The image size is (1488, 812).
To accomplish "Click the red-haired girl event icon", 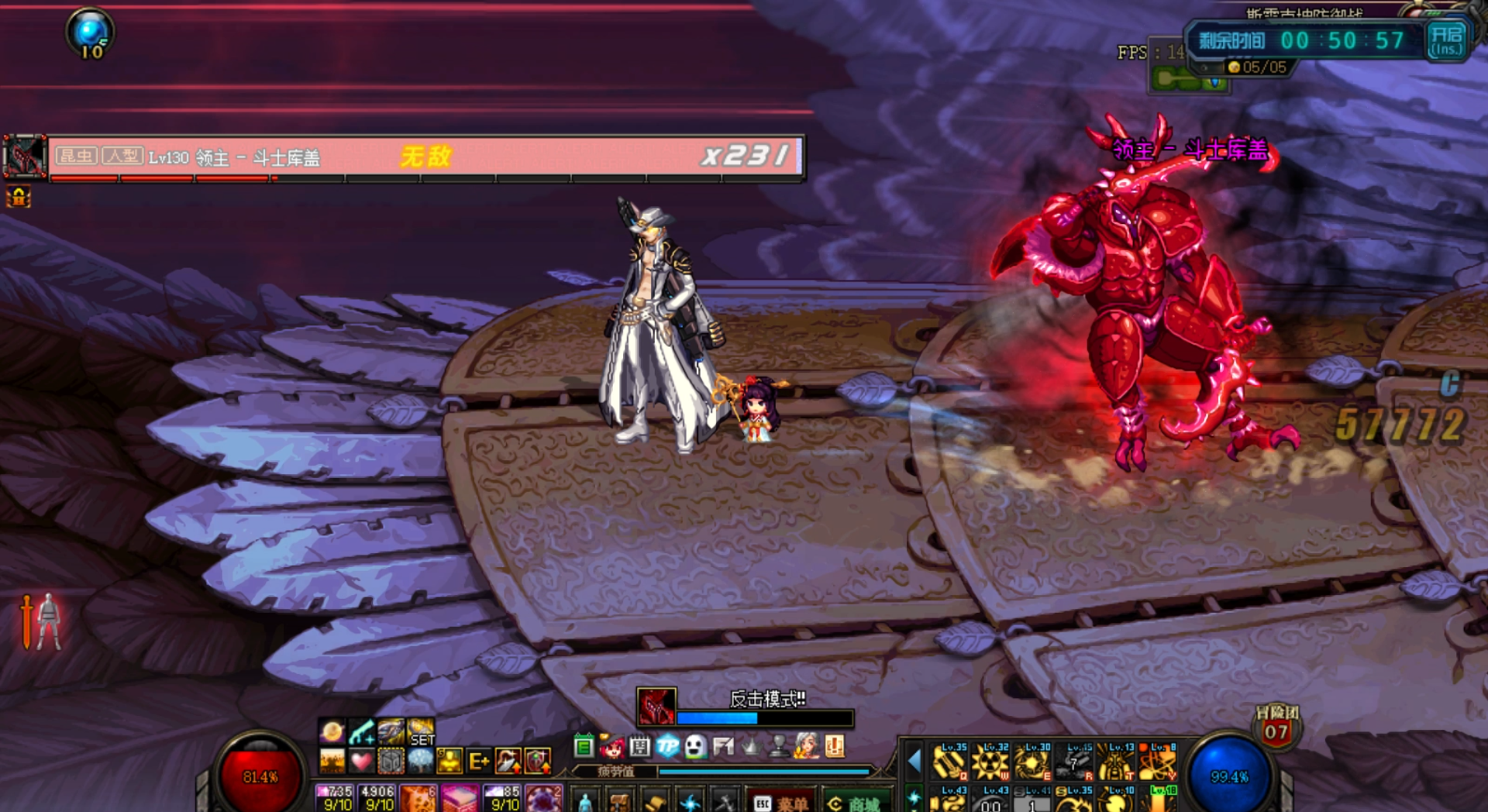I will point(611,746).
